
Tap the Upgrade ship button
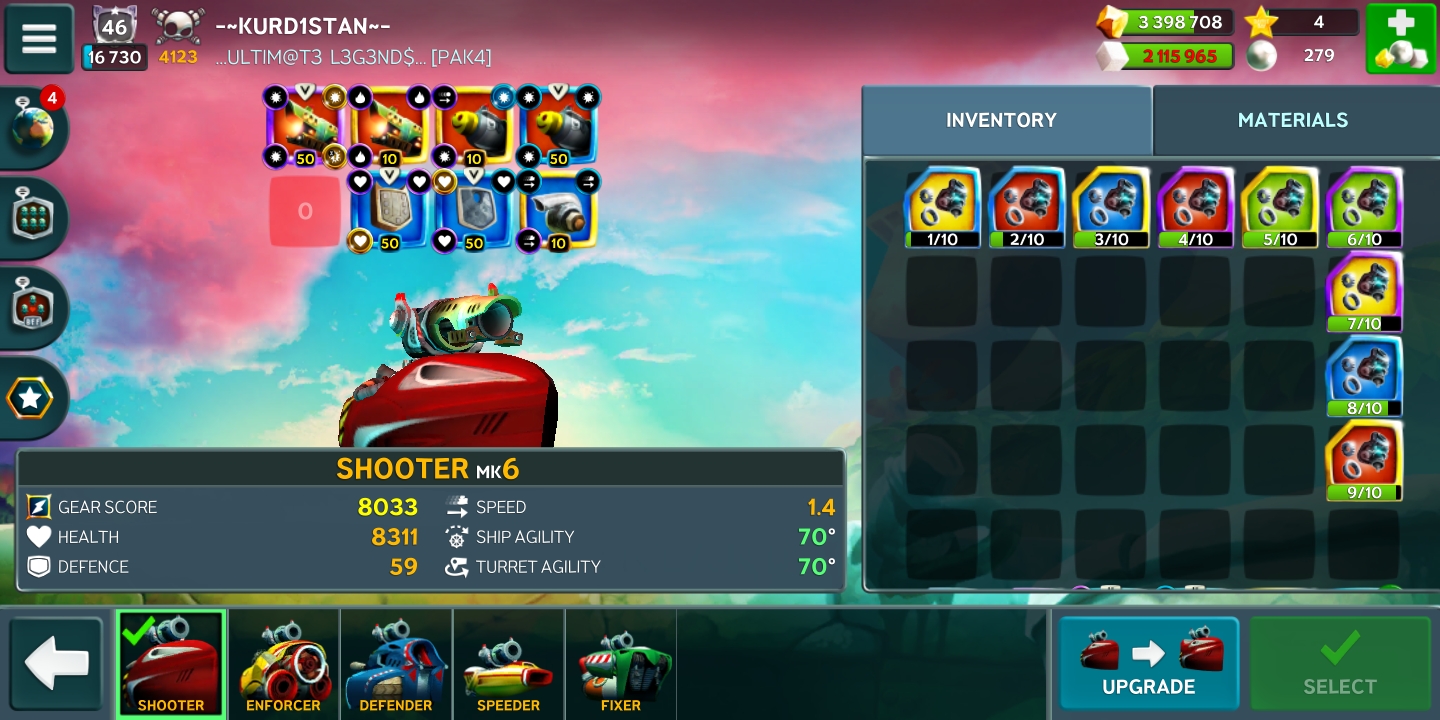1148,663
